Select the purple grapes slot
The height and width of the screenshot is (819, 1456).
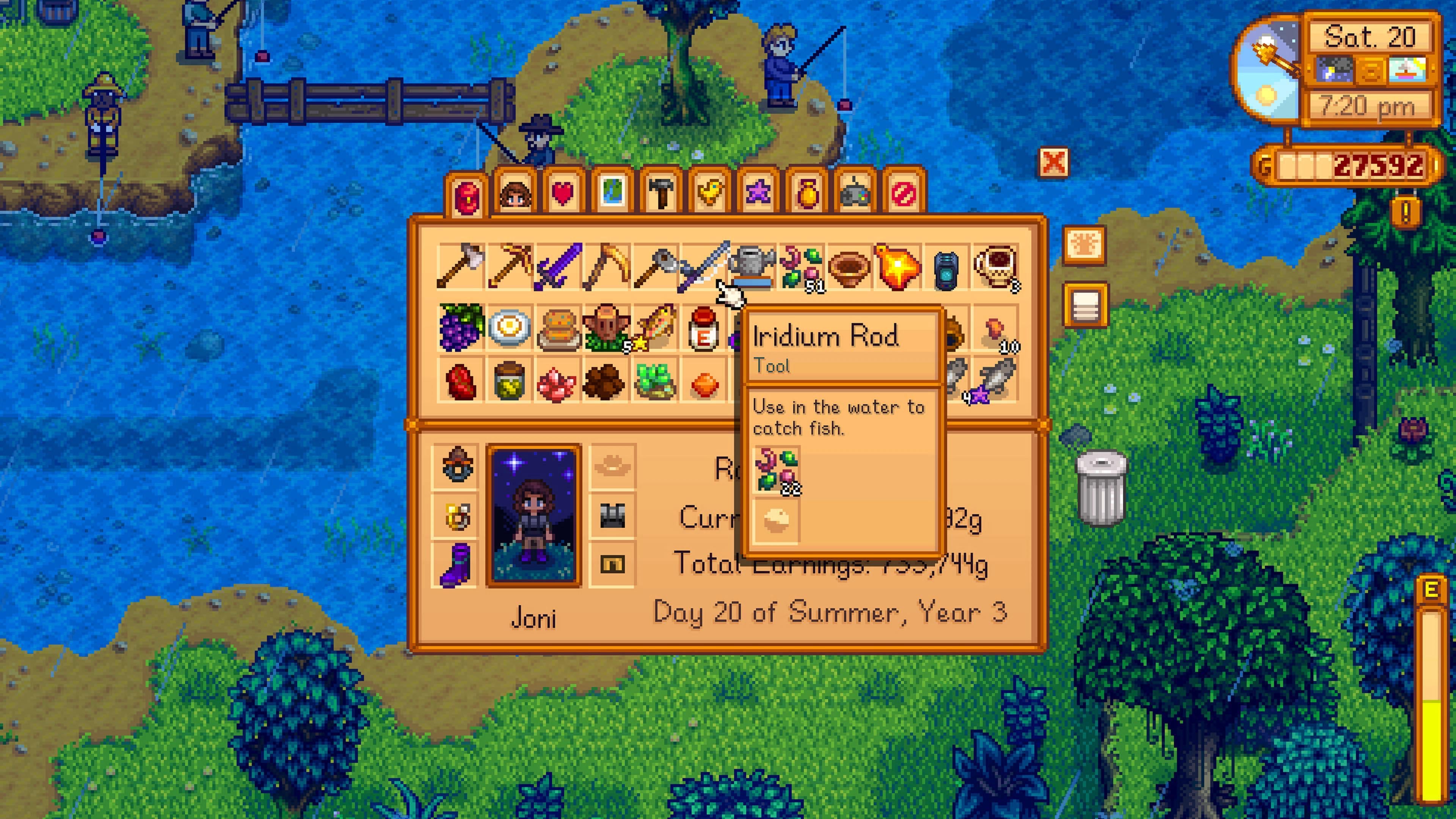coord(461,327)
